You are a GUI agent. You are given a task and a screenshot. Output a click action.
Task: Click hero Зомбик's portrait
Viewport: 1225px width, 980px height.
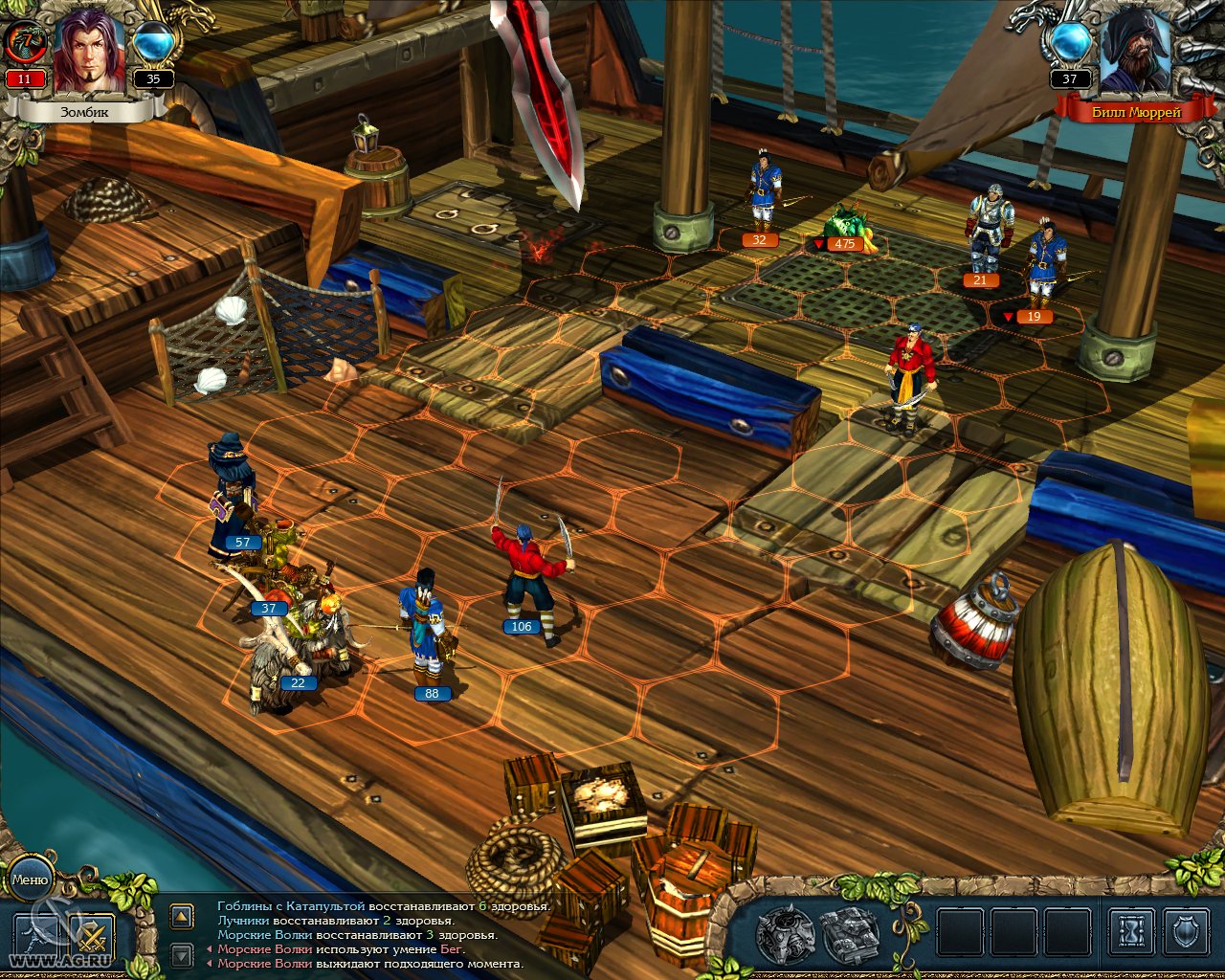tap(88, 53)
